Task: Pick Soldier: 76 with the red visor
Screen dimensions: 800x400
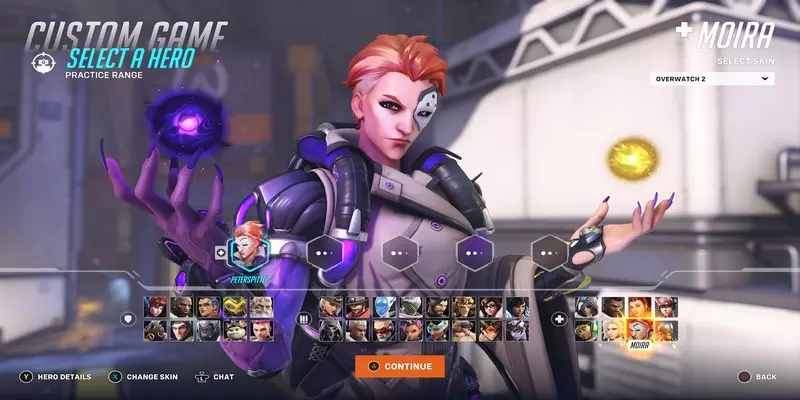Action: coord(384,329)
